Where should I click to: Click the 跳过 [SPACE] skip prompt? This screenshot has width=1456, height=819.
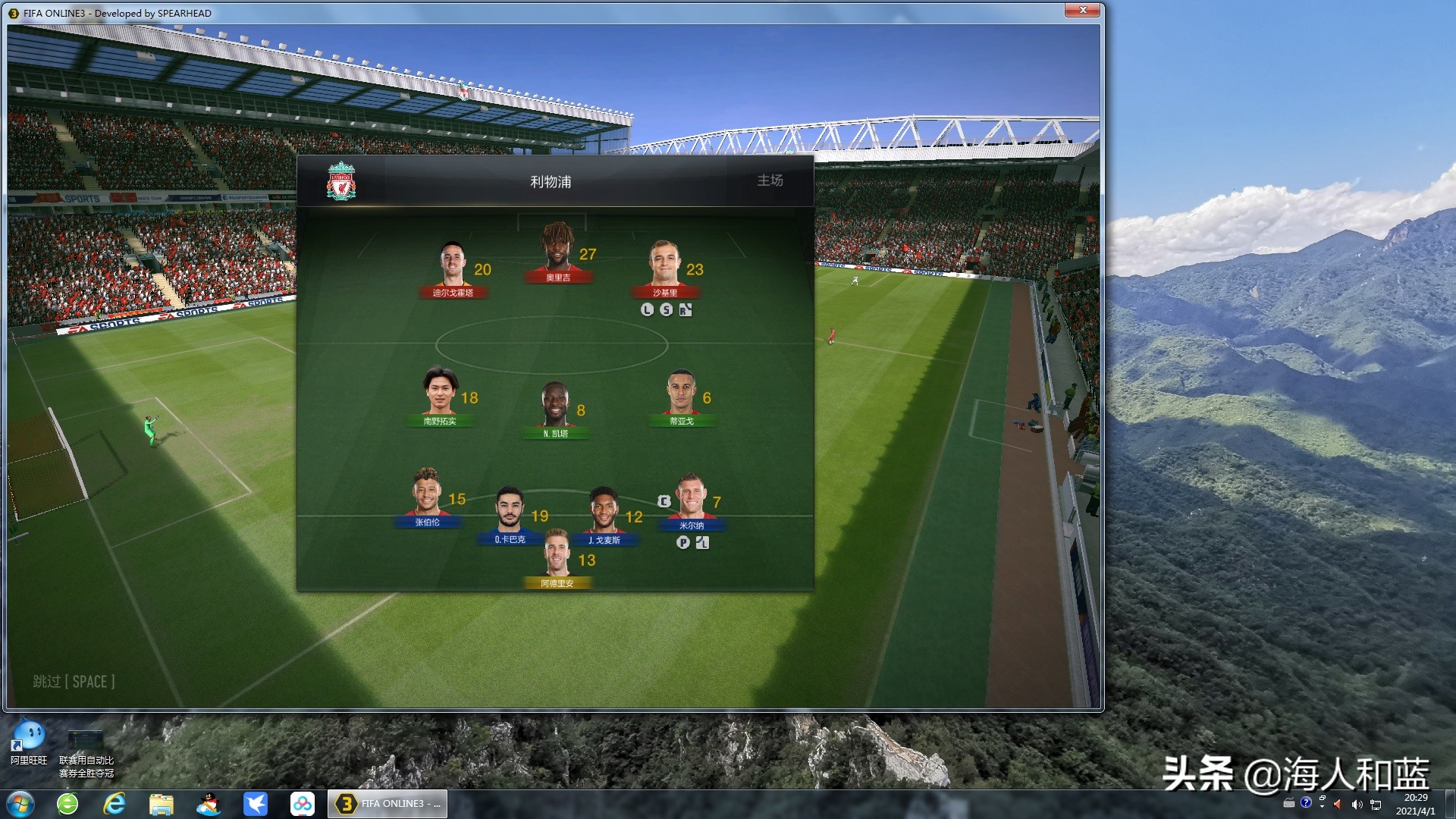pyautogui.click(x=73, y=682)
